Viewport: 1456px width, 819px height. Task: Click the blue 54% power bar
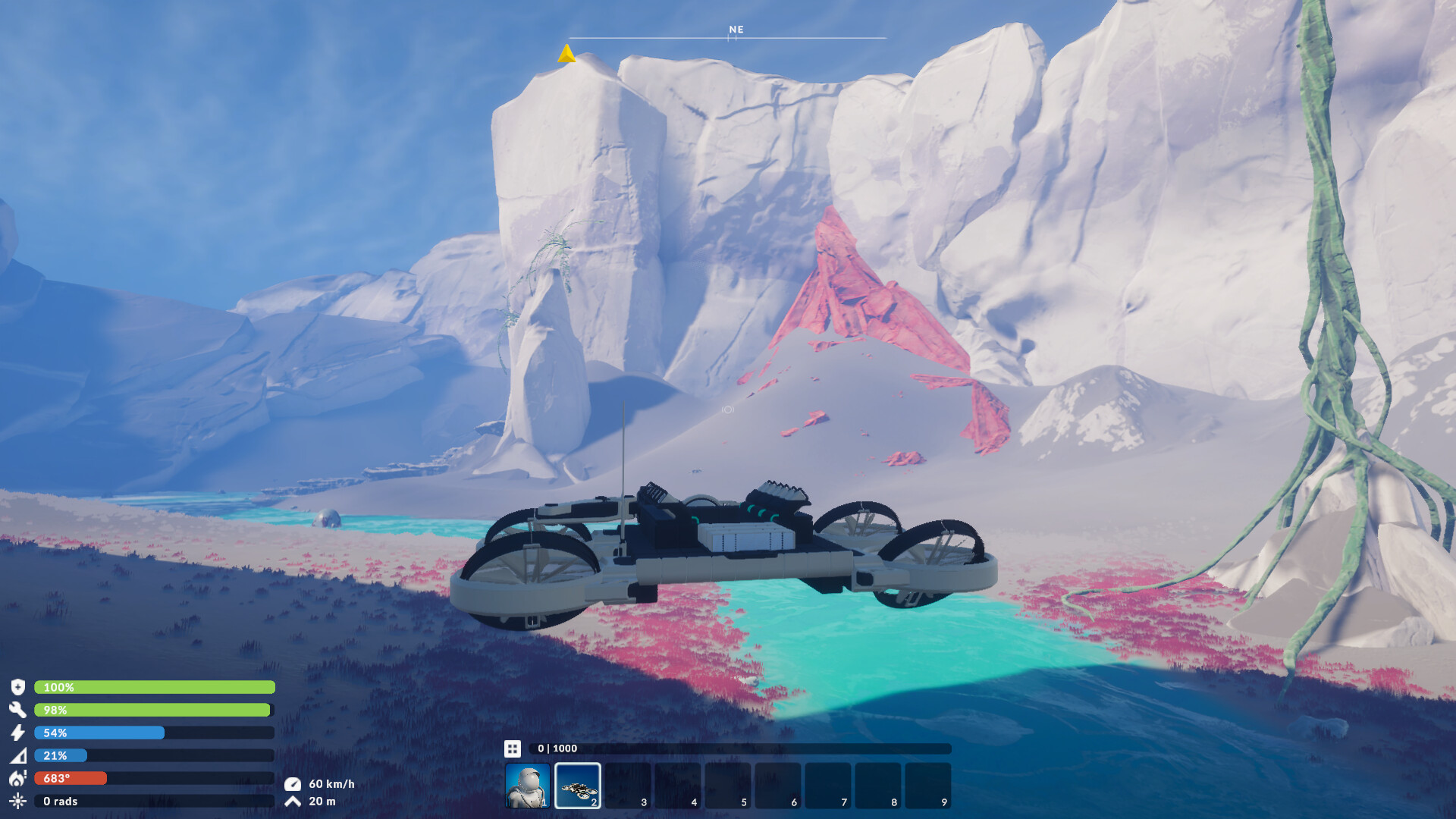pos(99,733)
